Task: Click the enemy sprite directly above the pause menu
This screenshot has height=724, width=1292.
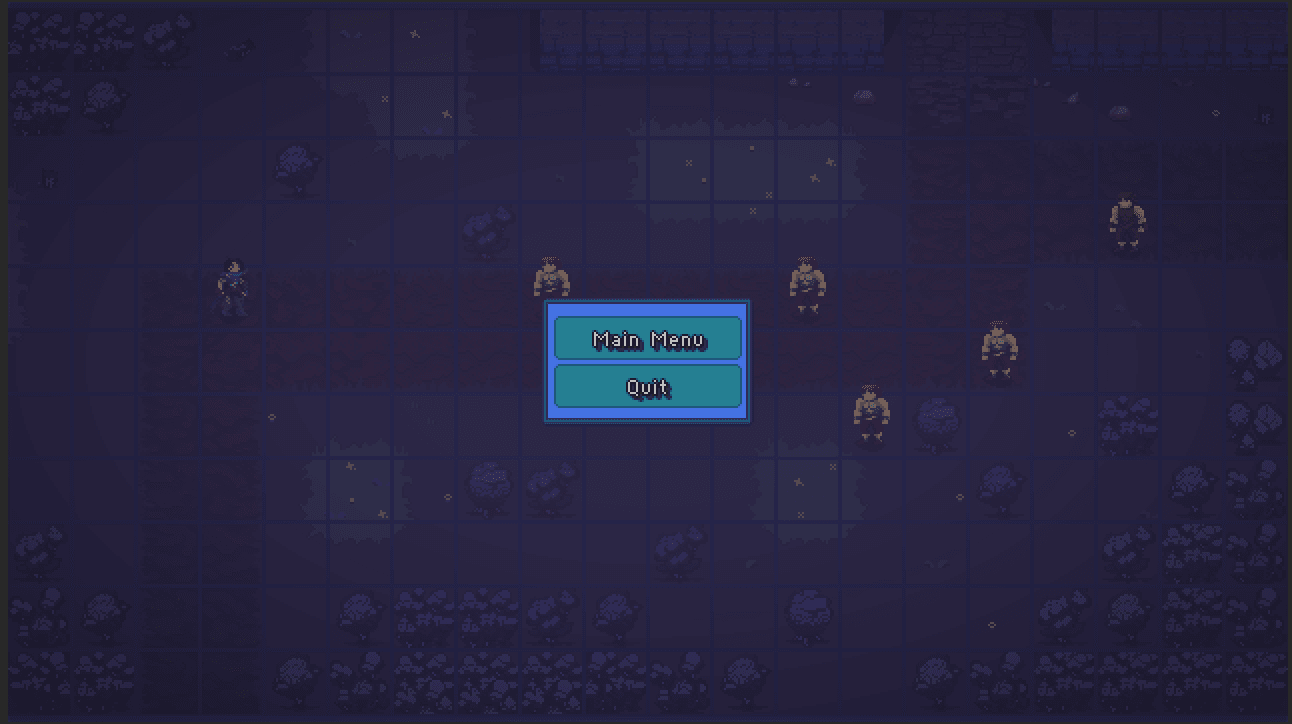Action: [550, 280]
